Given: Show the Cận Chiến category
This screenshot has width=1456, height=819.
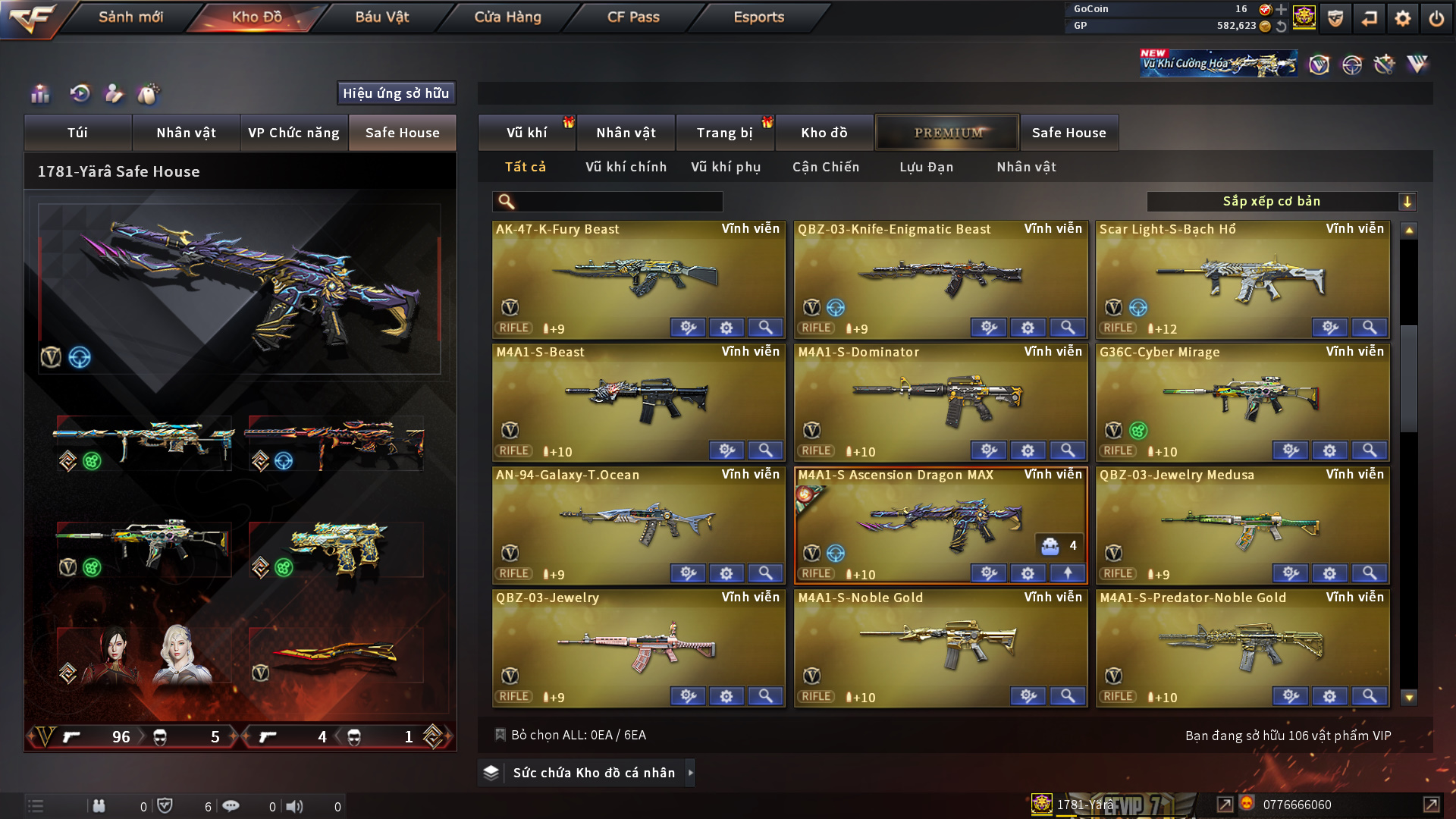Looking at the screenshot, I should (826, 167).
